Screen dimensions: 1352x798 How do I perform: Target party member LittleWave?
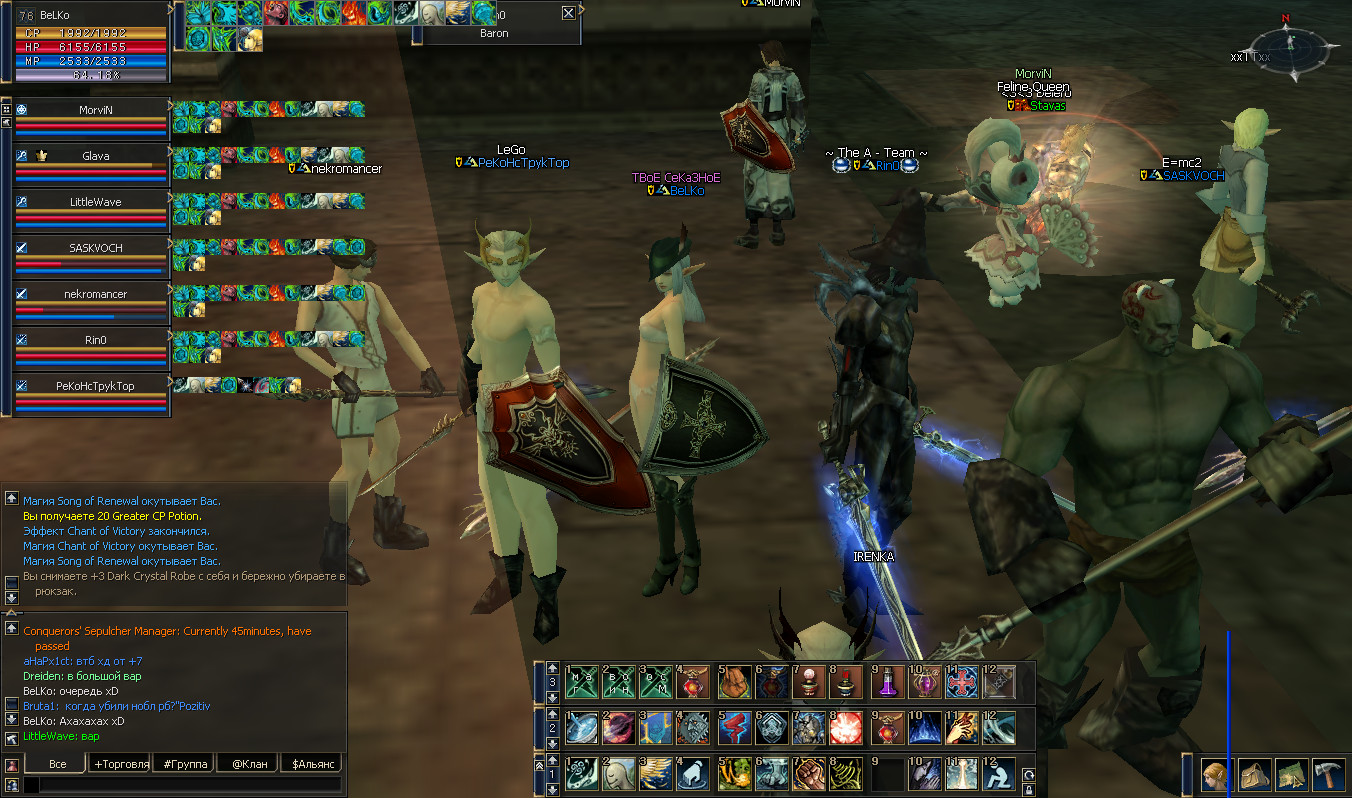pyautogui.click(x=95, y=202)
